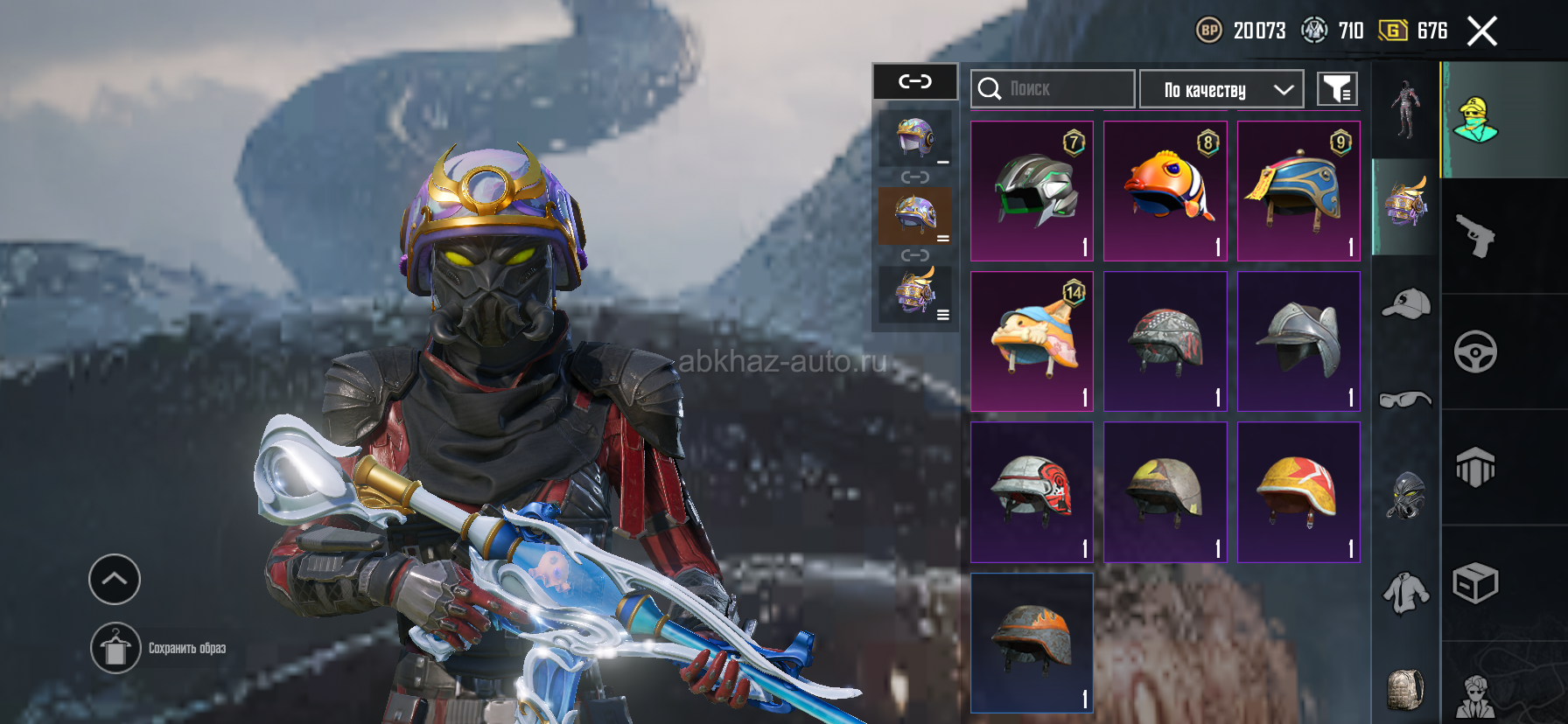Screen dimensions: 1568x724
Task: Open the По качеству sort dropdown
Action: pyautogui.click(x=1221, y=89)
